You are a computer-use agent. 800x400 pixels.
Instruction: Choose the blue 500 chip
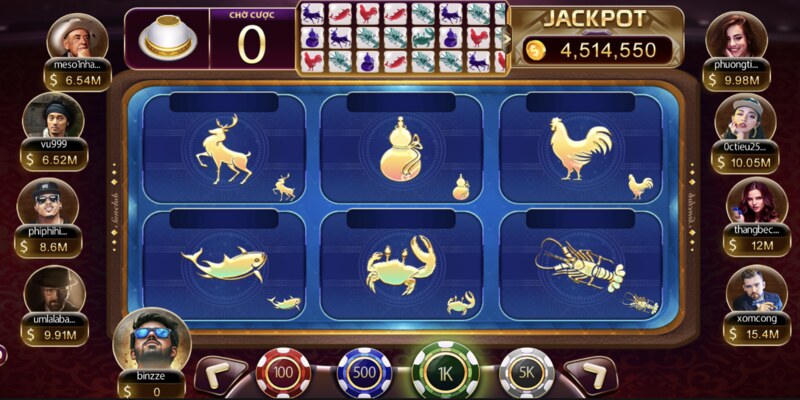pyautogui.click(x=364, y=374)
